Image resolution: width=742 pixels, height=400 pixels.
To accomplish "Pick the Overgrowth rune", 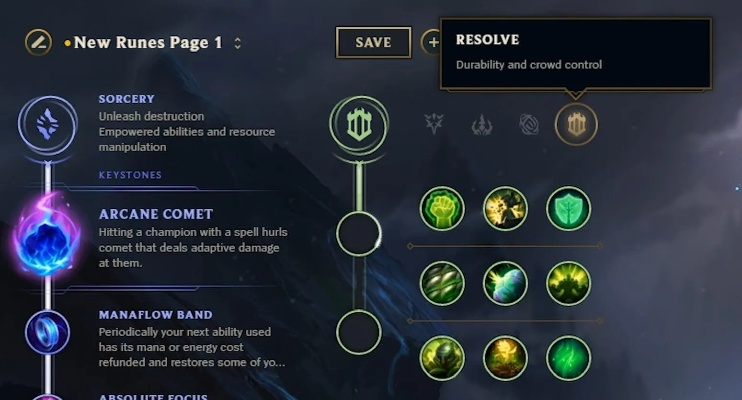I will [442, 357].
